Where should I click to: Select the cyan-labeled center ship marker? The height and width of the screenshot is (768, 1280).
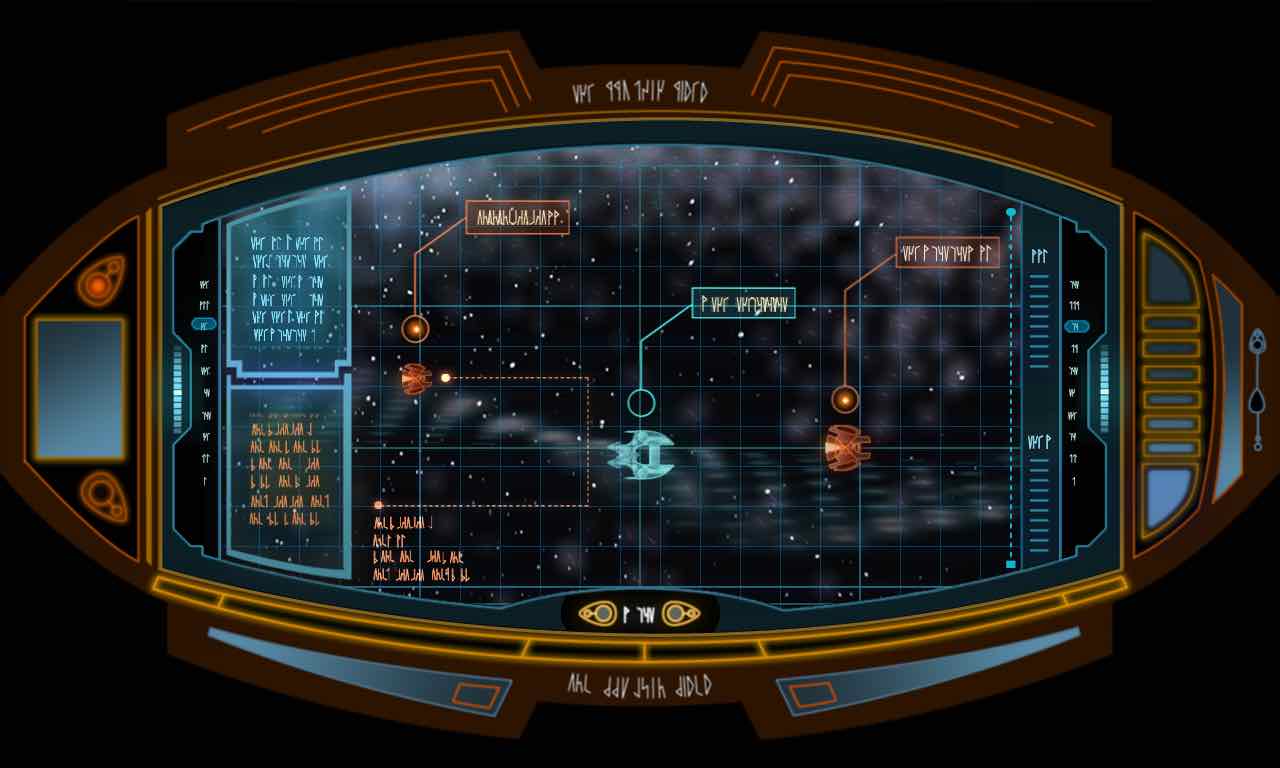(641, 404)
